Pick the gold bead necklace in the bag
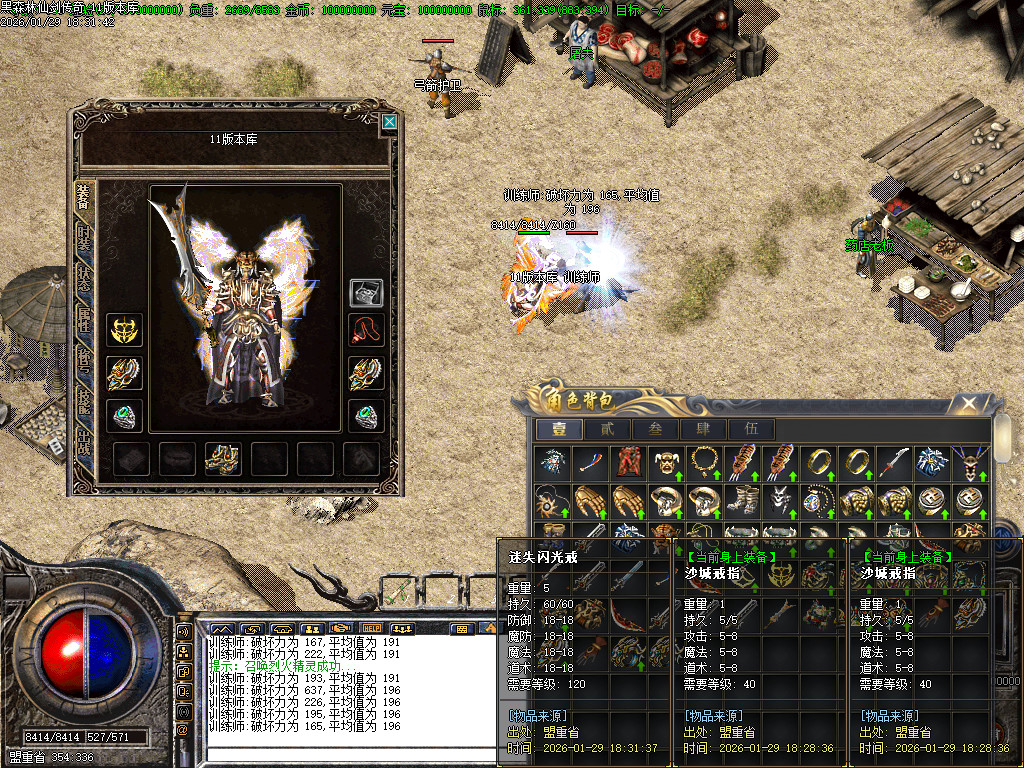1024x768 pixels. [706, 462]
